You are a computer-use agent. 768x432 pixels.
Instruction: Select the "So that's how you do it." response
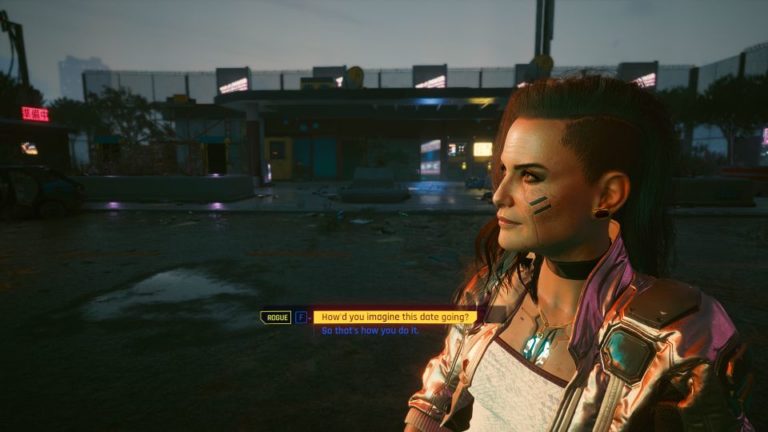tap(370, 331)
